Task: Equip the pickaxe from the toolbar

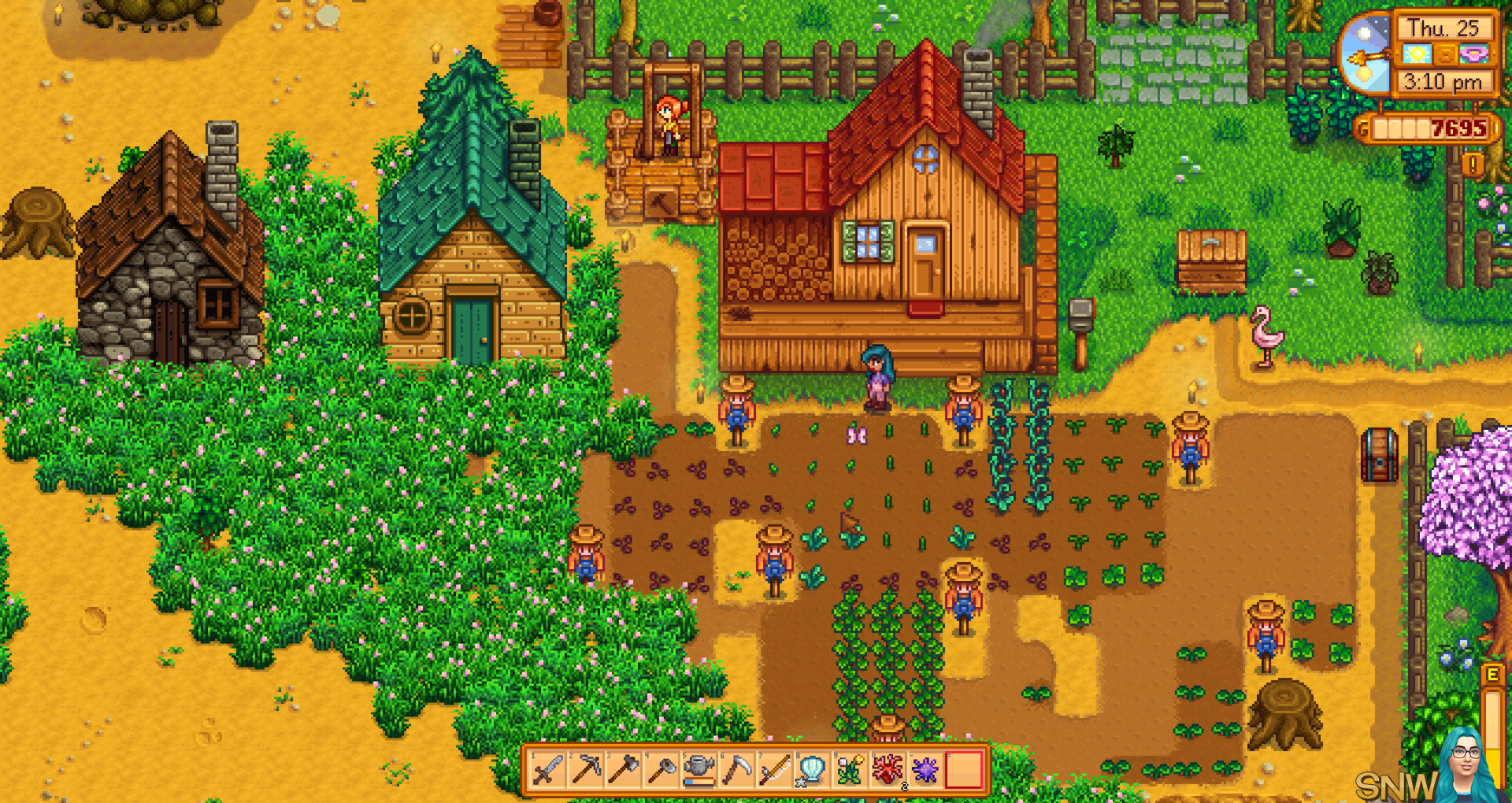Action: tap(586, 769)
